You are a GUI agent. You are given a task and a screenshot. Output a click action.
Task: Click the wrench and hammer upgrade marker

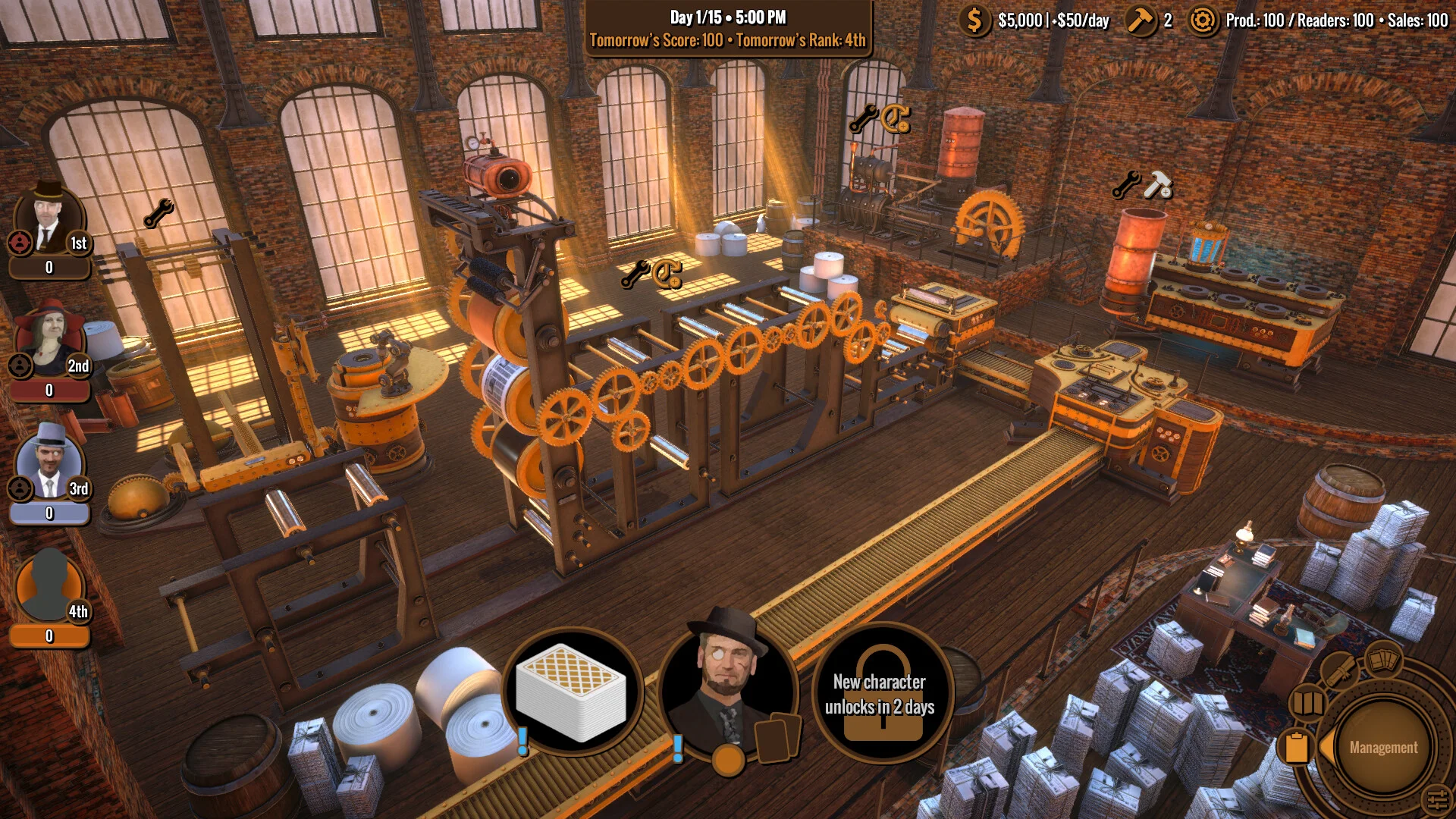pyautogui.click(x=1142, y=185)
